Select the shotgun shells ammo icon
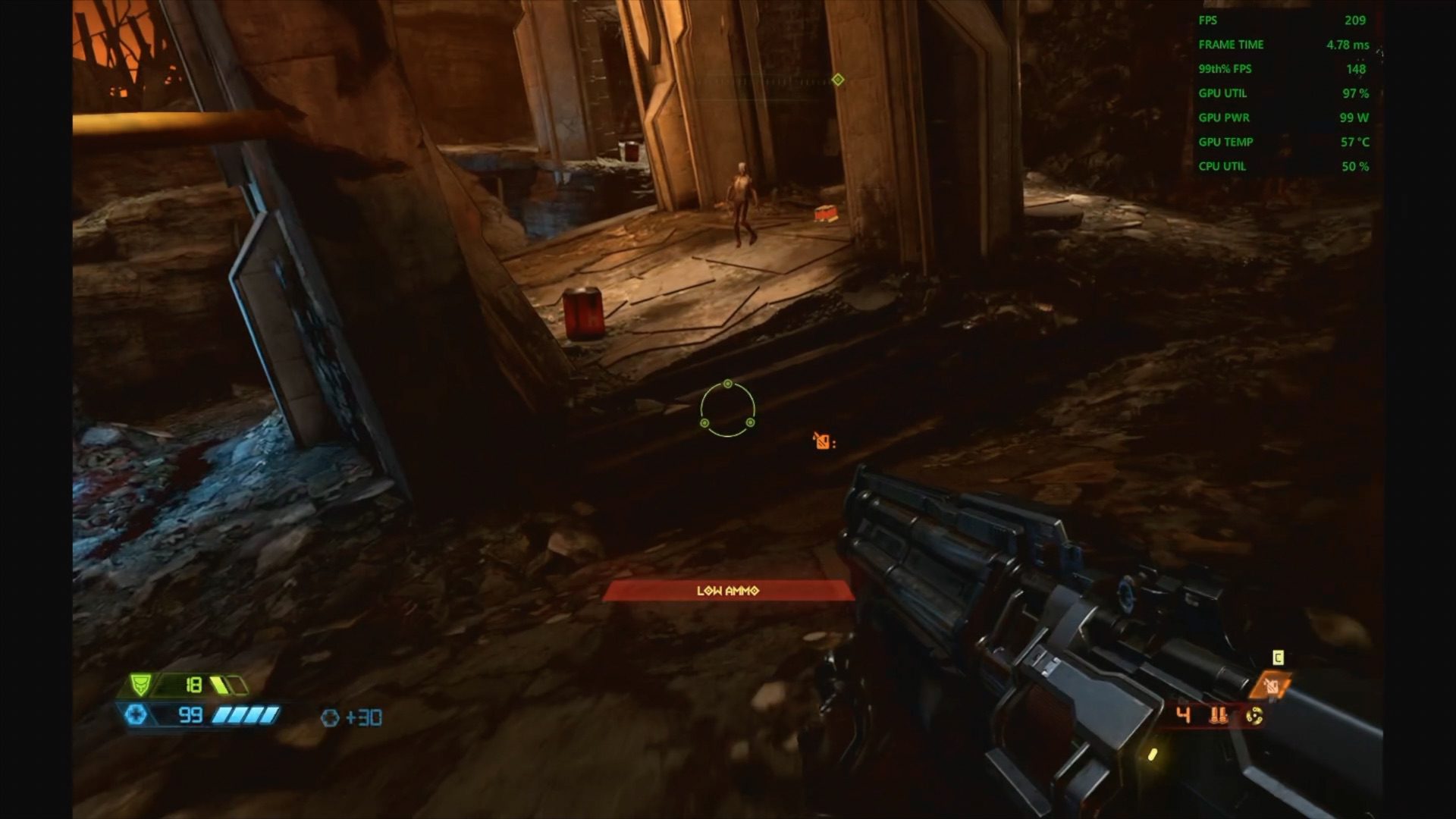 (x=1219, y=715)
